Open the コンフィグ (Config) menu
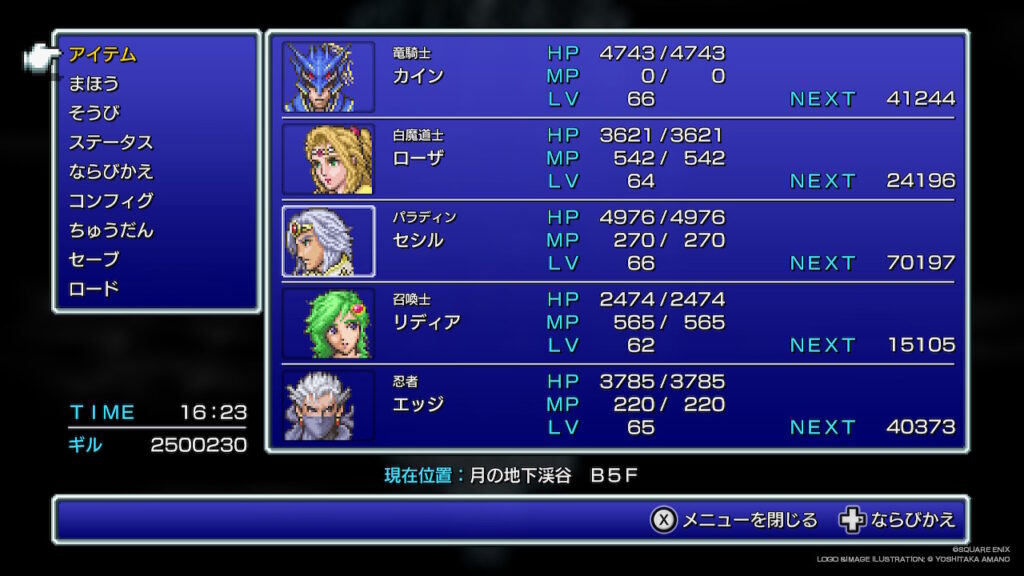The height and width of the screenshot is (576, 1024). [x=110, y=201]
